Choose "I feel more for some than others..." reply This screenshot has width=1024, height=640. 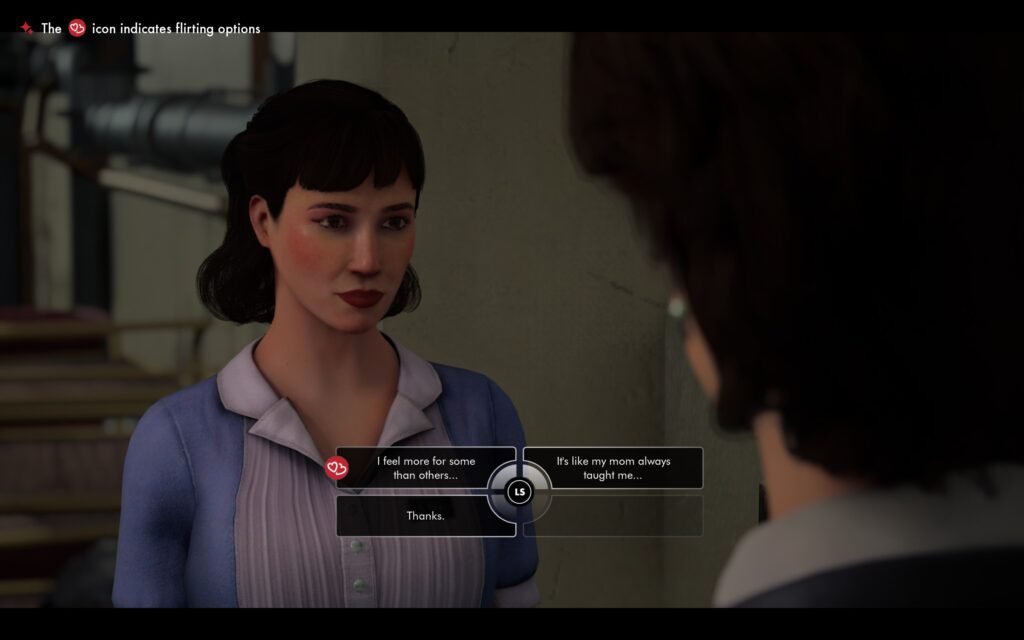point(425,468)
